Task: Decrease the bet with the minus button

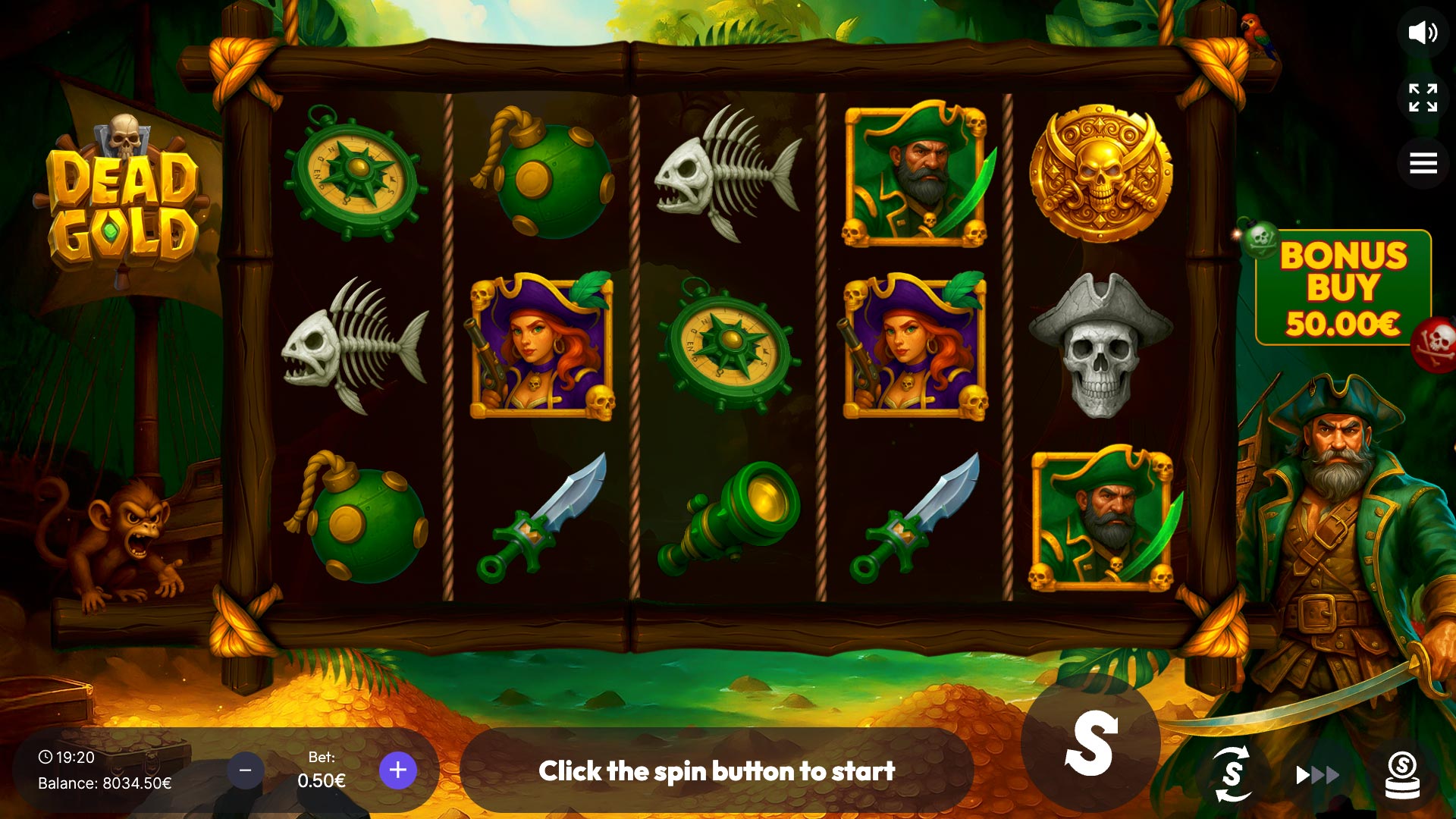Action: pos(245,770)
